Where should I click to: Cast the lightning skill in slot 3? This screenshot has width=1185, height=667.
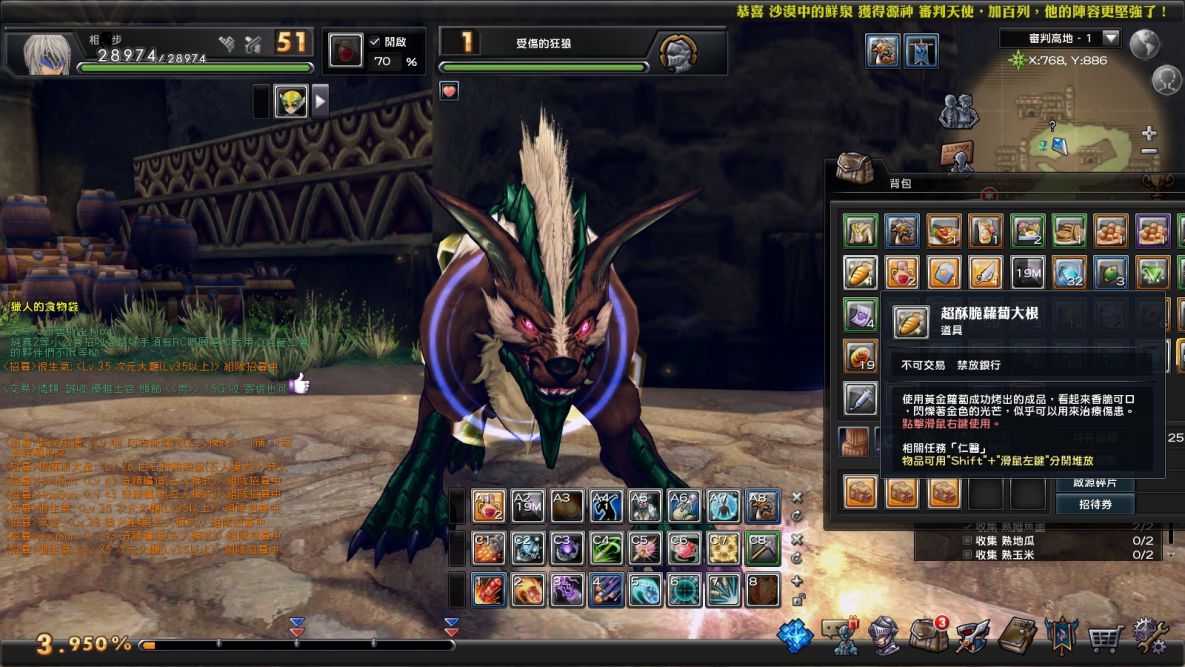click(566, 590)
